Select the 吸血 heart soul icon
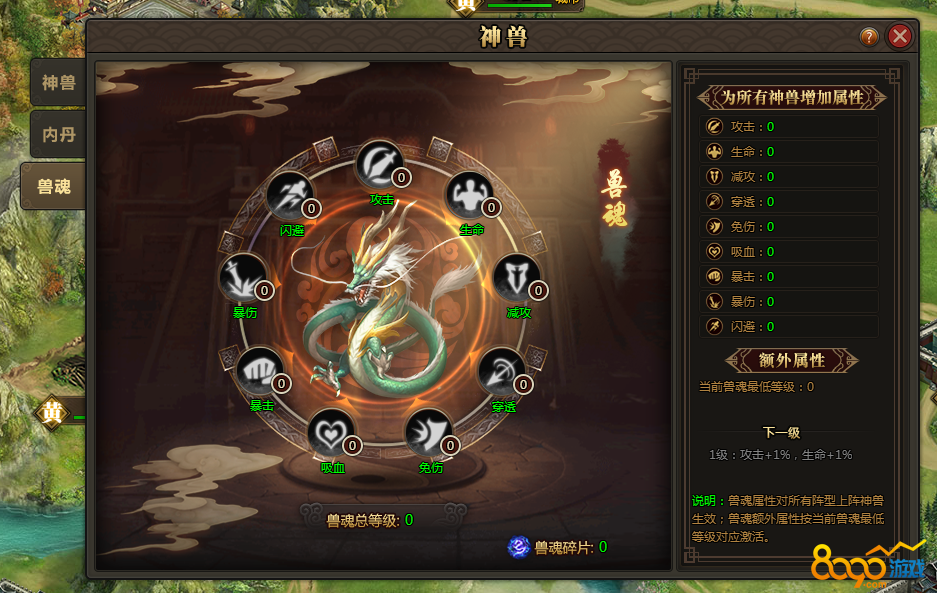The height and width of the screenshot is (593, 937). point(331,432)
